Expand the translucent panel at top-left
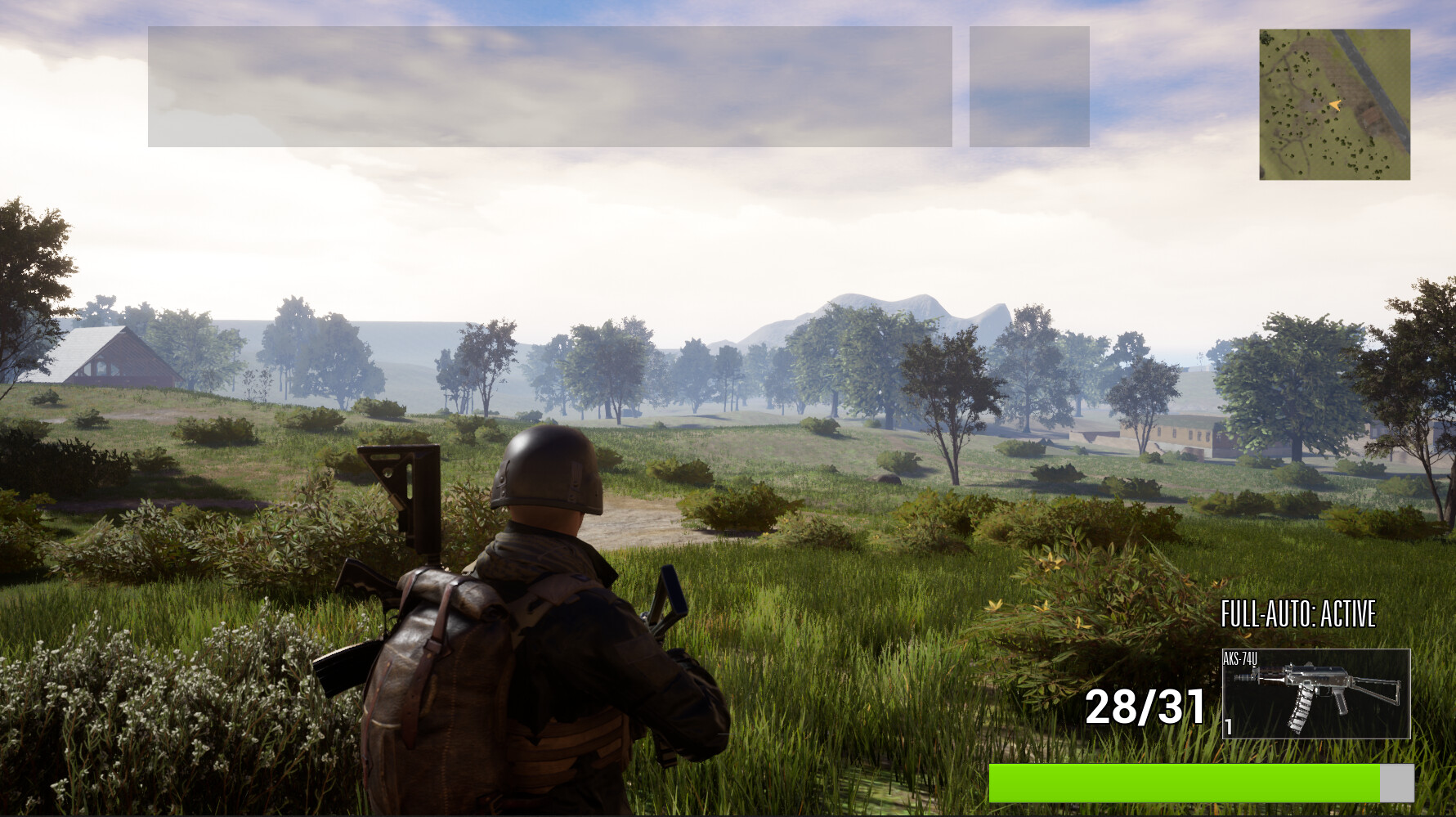This screenshot has width=1456, height=817. tap(550, 87)
